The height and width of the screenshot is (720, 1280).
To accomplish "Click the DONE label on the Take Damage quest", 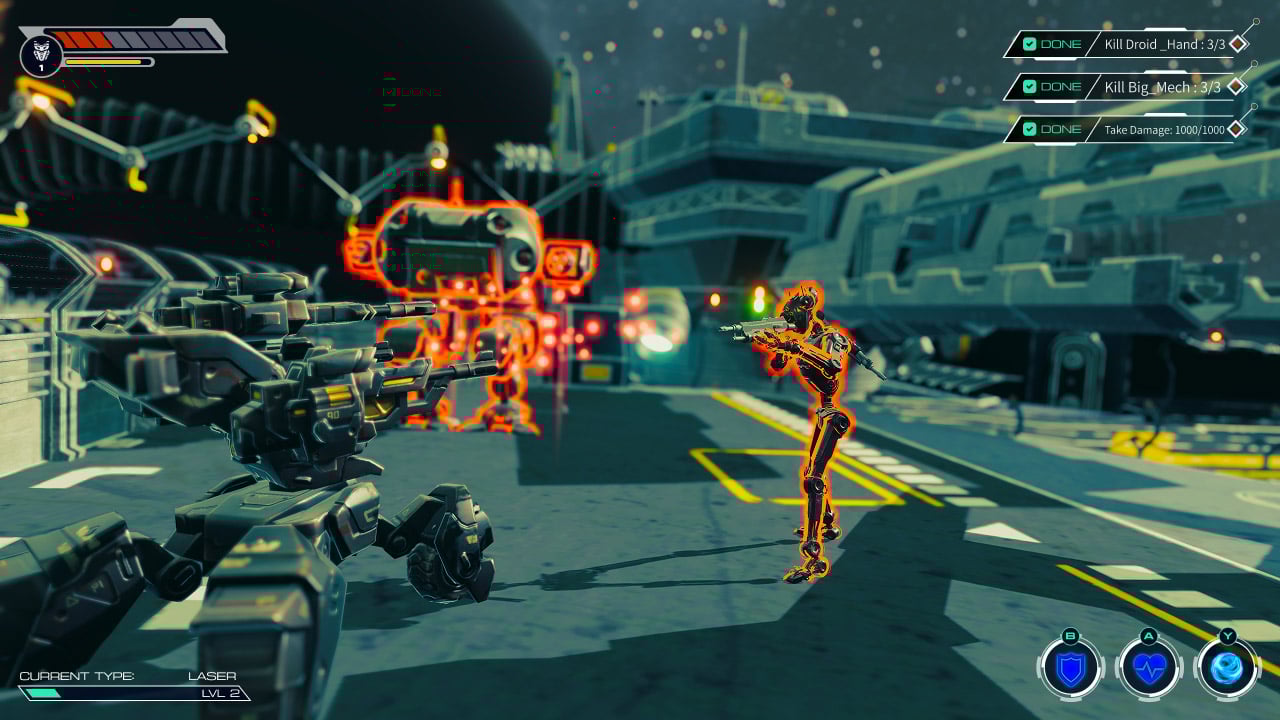I will [x=1061, y=130].
